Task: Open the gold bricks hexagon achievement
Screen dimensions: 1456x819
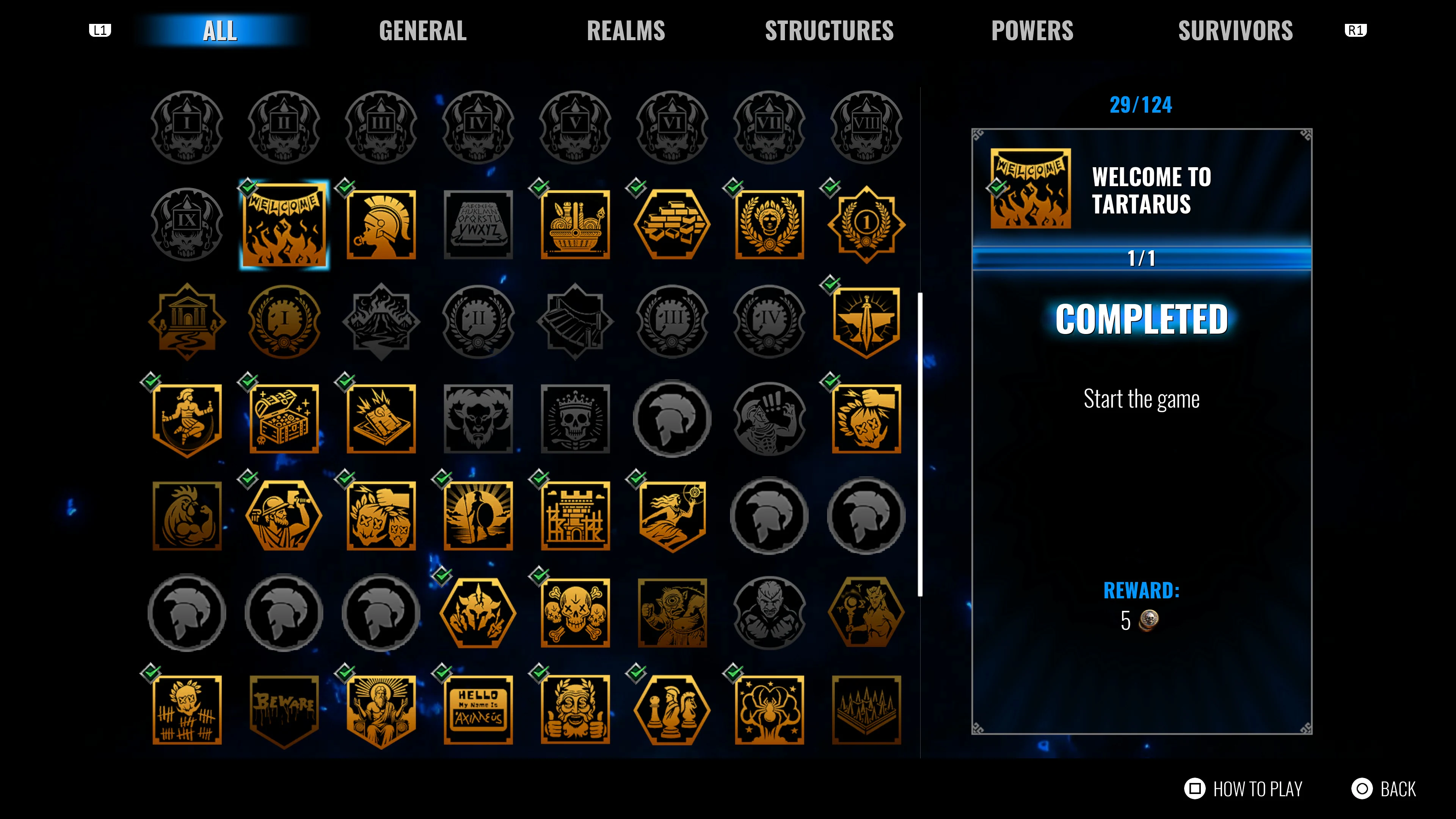Action: (673, 224)
